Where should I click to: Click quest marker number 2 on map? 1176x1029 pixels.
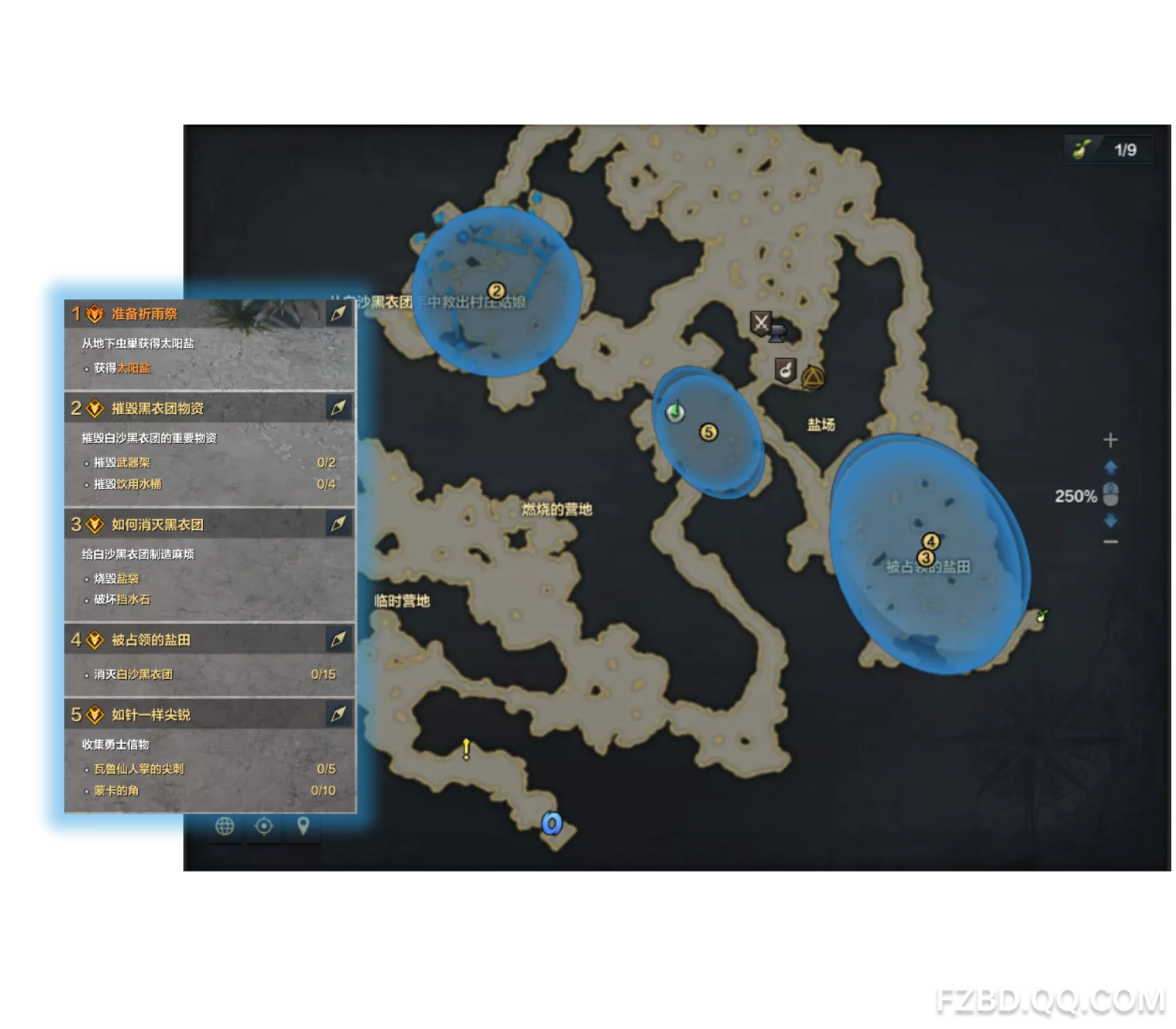tap(496, 291)
